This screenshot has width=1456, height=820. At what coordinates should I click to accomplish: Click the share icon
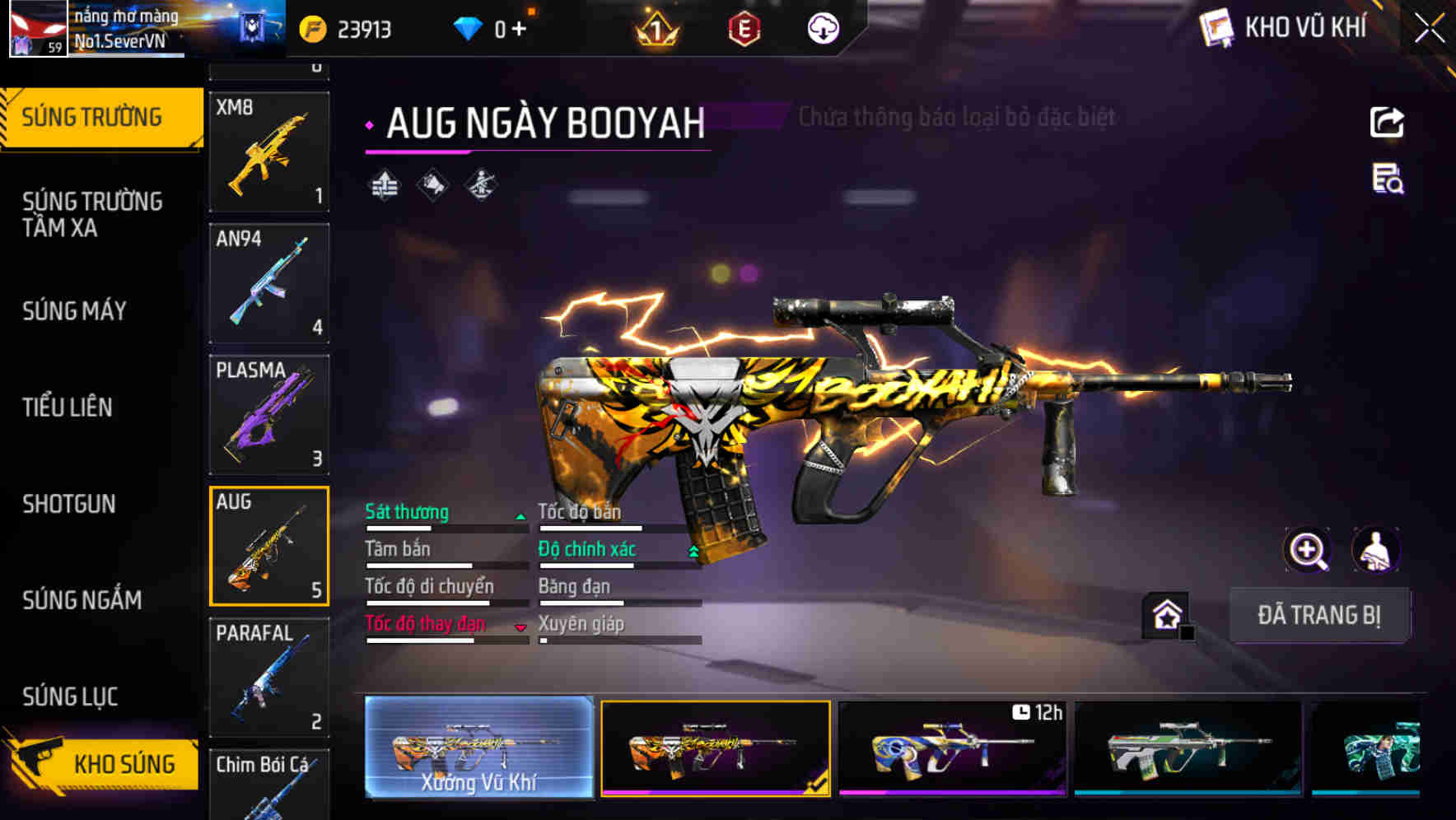coord(1387,123)
